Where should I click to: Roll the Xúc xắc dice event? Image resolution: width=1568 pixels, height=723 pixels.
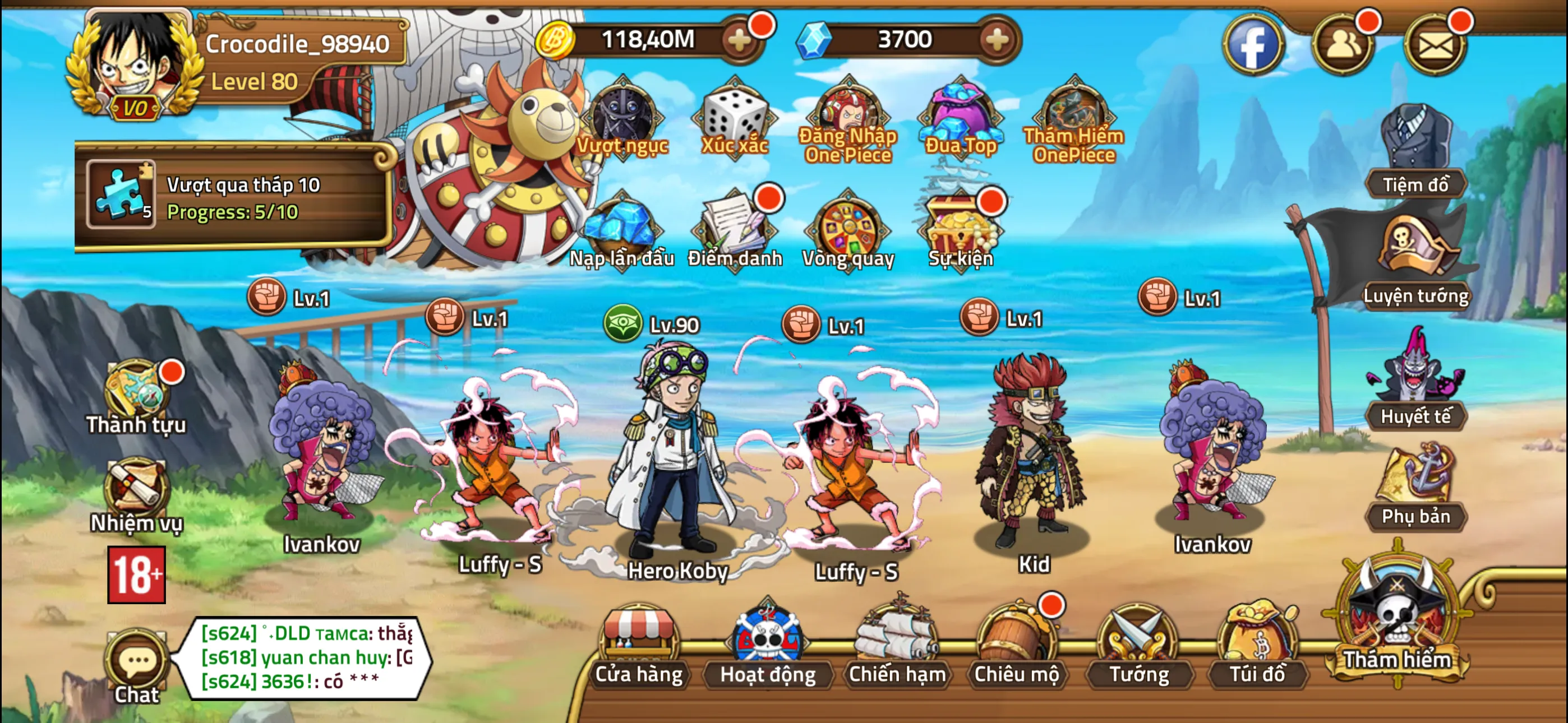click(x=735, y=119)
